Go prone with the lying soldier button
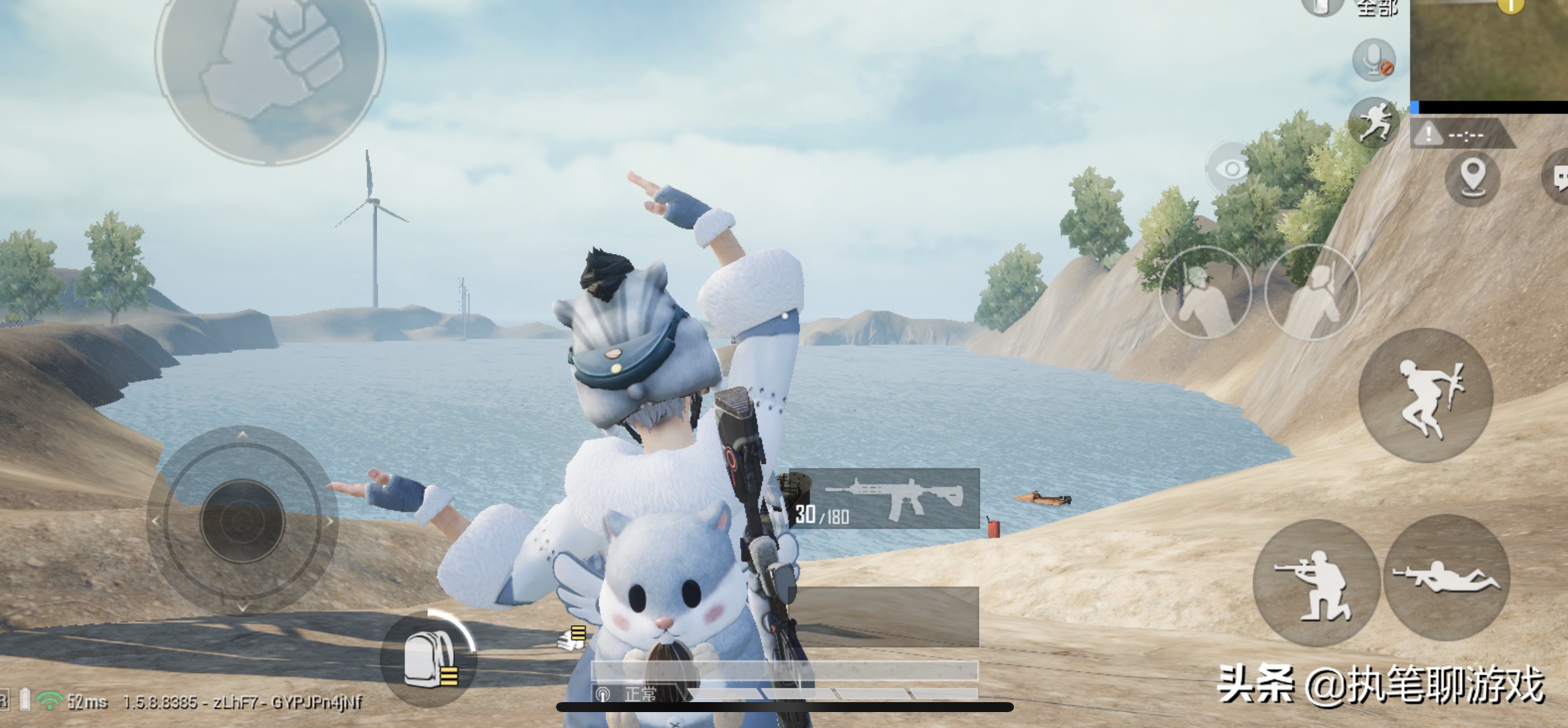The image size is (1568, 728). 1447,578
